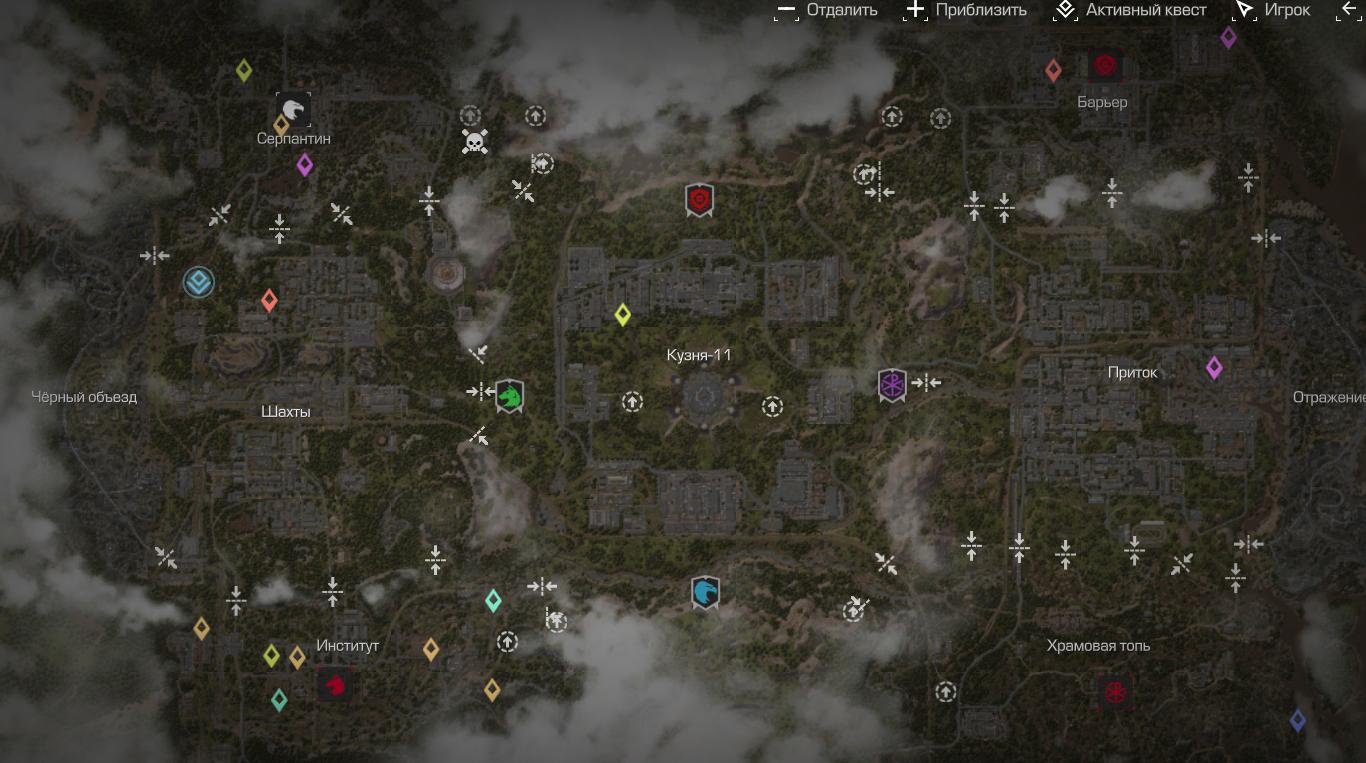Zoom the map in with Приблизить
The width and height of the screenshot is (1366, 763).
click(966, 11)
